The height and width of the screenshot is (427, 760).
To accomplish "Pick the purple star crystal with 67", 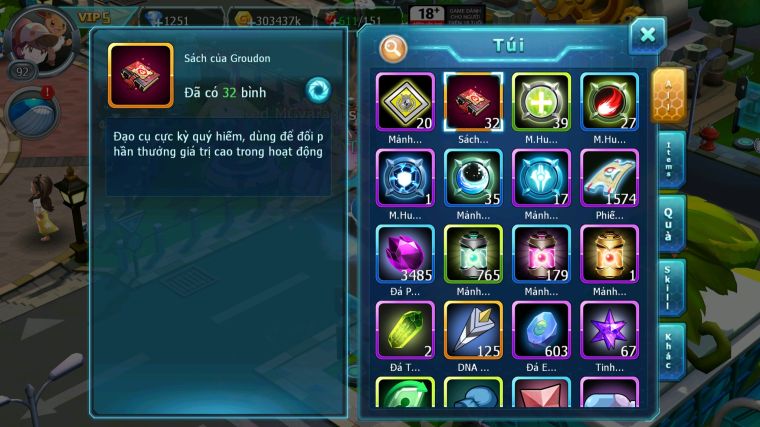I will (609, 330).
